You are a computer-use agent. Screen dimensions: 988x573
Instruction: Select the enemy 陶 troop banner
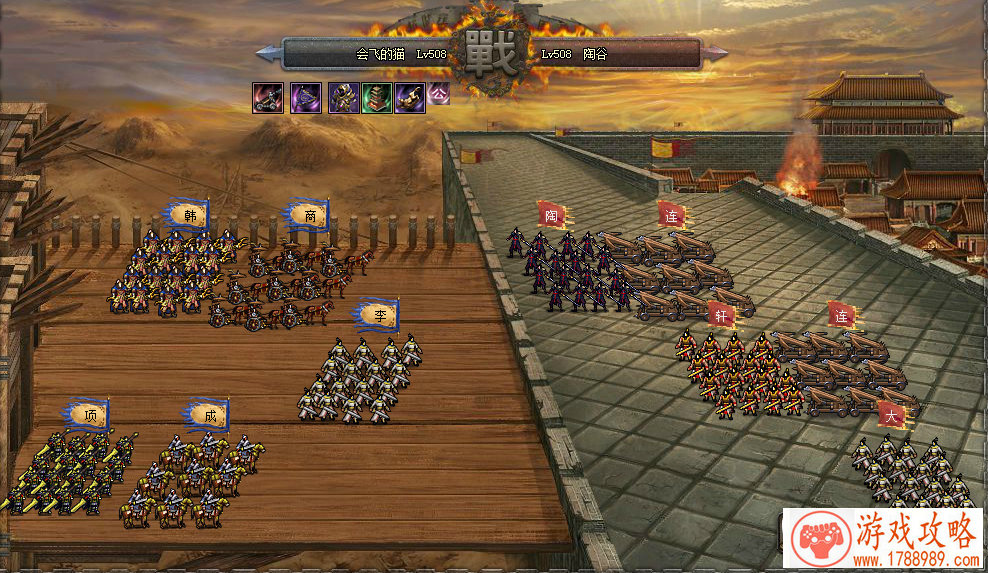(x=551, y=214)
